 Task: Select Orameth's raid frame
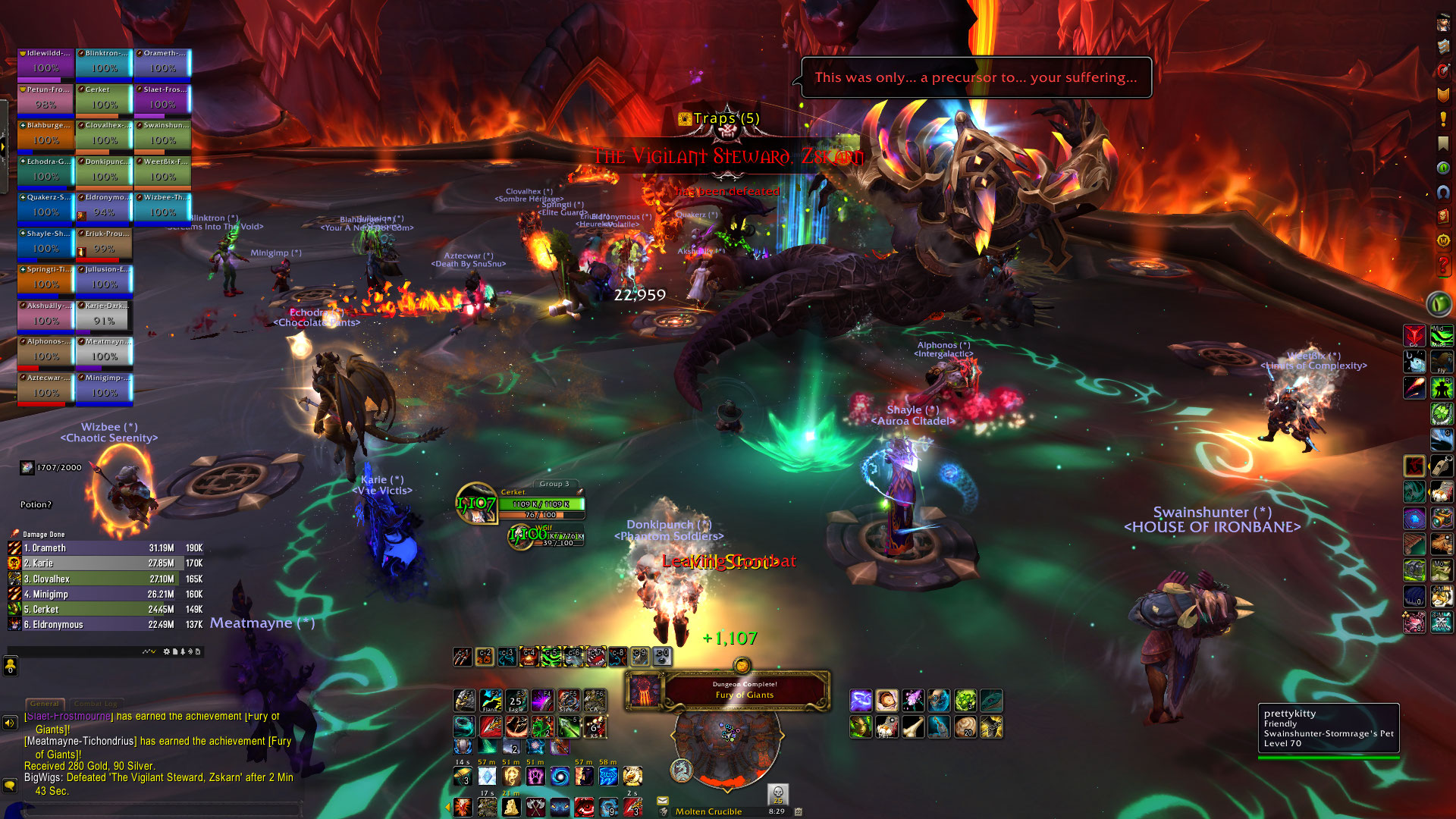coord(162,64)
